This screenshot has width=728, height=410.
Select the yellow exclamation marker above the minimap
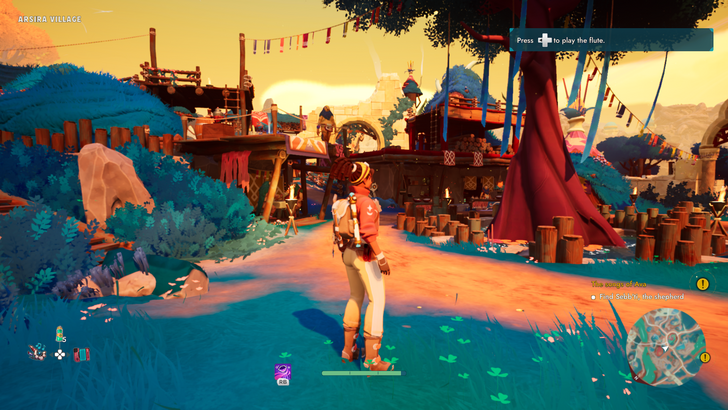coord(702,284)
